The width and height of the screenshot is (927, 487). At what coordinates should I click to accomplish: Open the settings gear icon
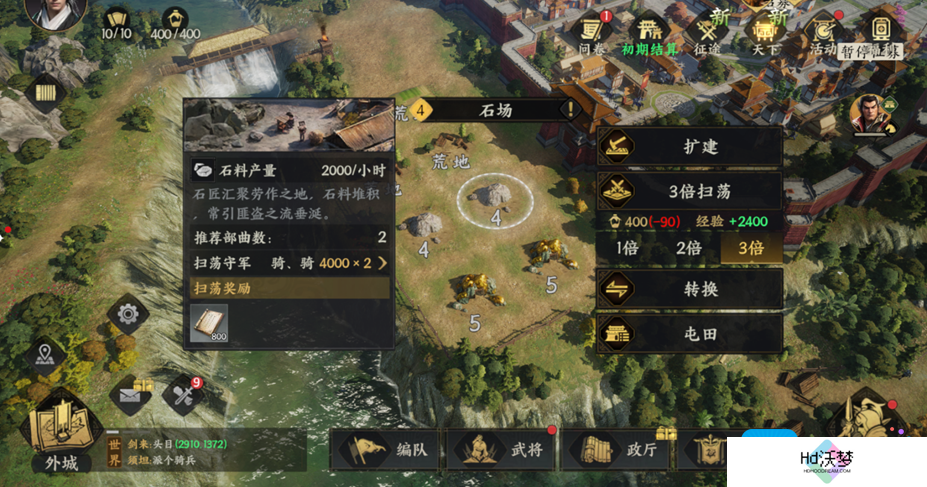(x=128, y=315)
